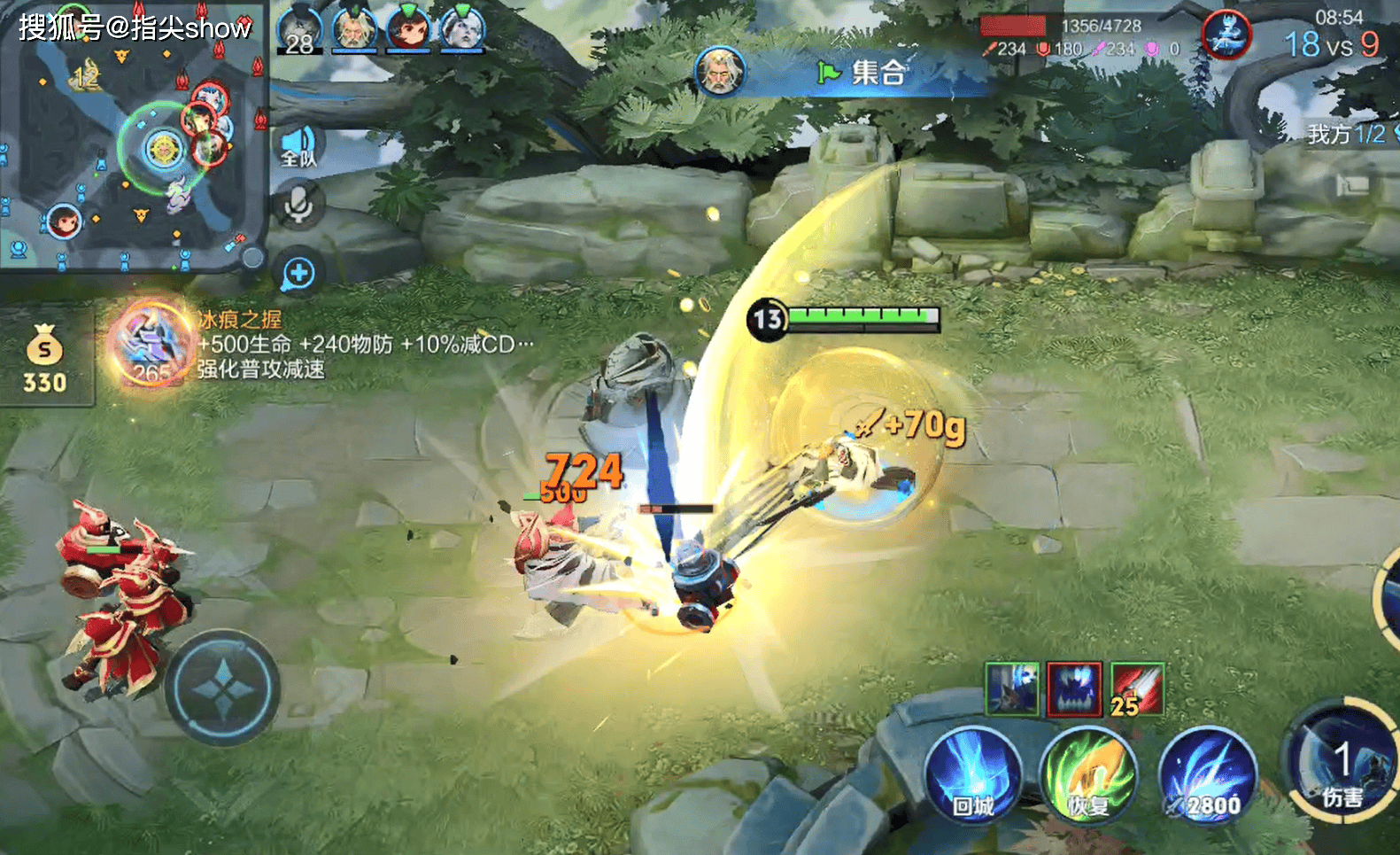Select the white-haired teammate portrait
Image resolution: width=1400 pixels, height=855 pixels.
click(x=462, y=29)
